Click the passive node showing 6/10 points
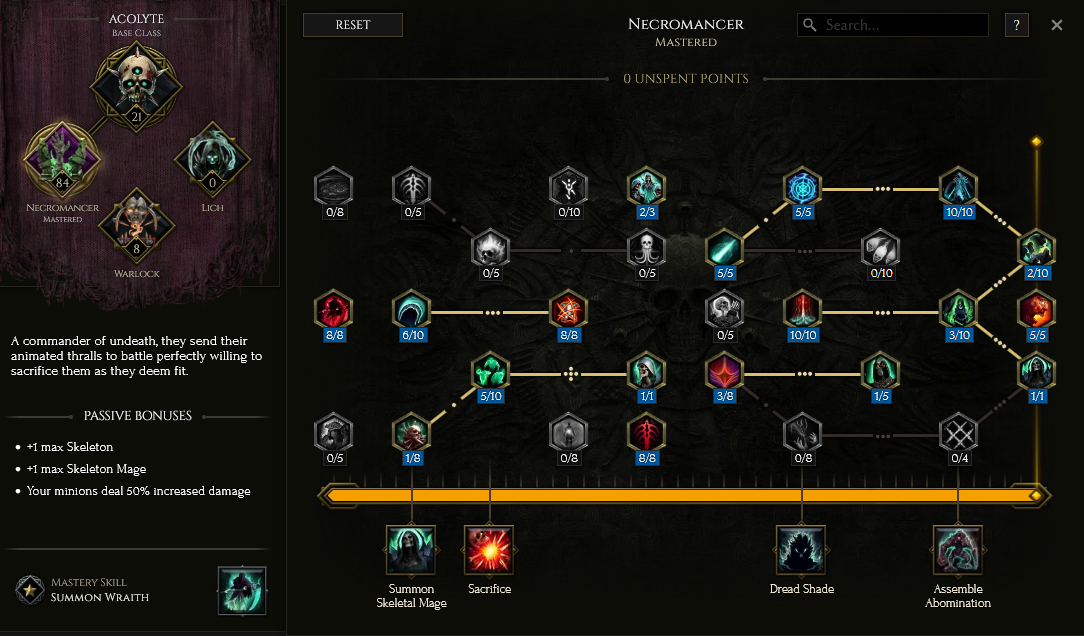This screenshot has height=636, width=1084. pyautogui.click(x=411, y=311)
